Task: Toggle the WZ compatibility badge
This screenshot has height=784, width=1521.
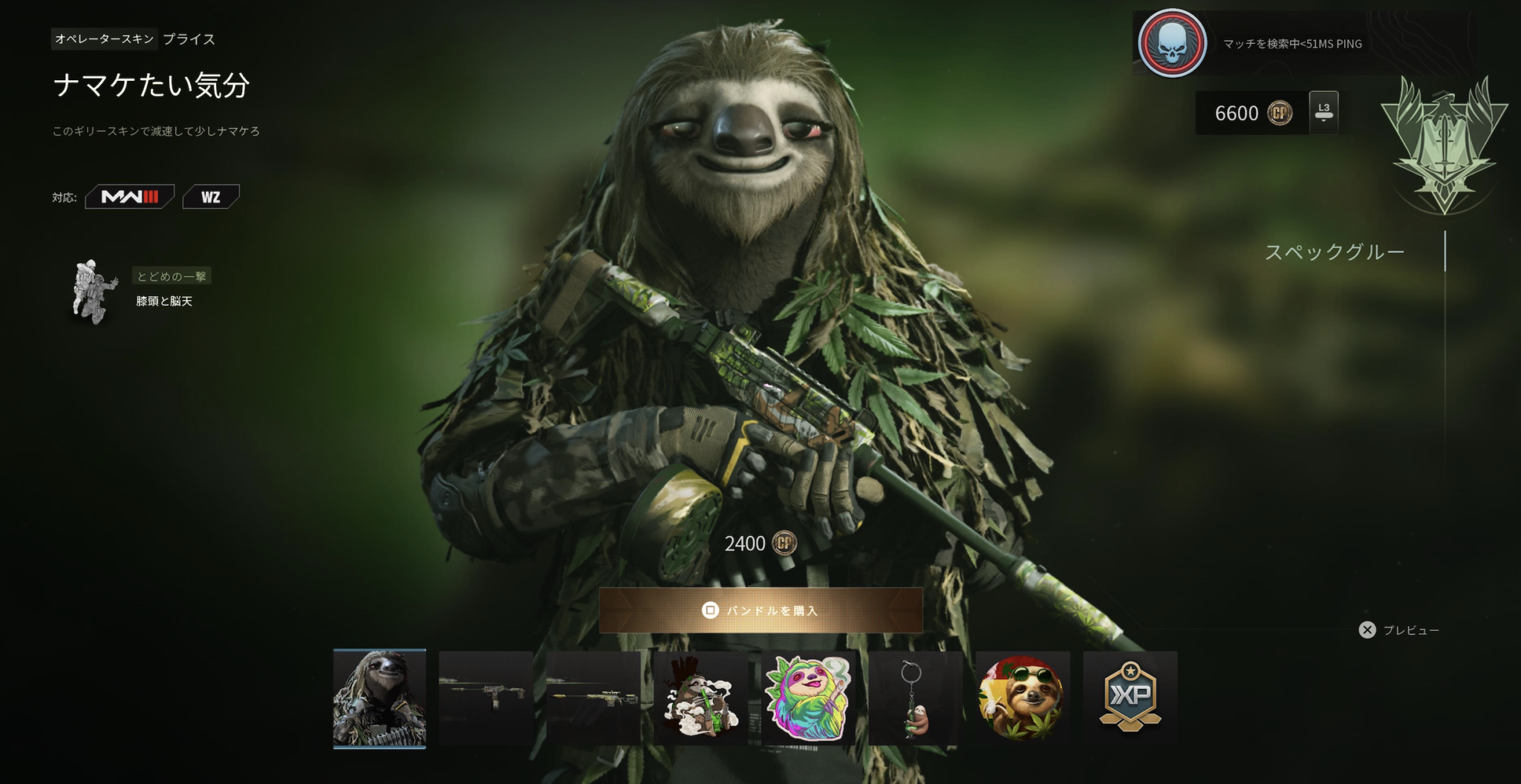Action: pyautogui.click(x=210, y=197)
